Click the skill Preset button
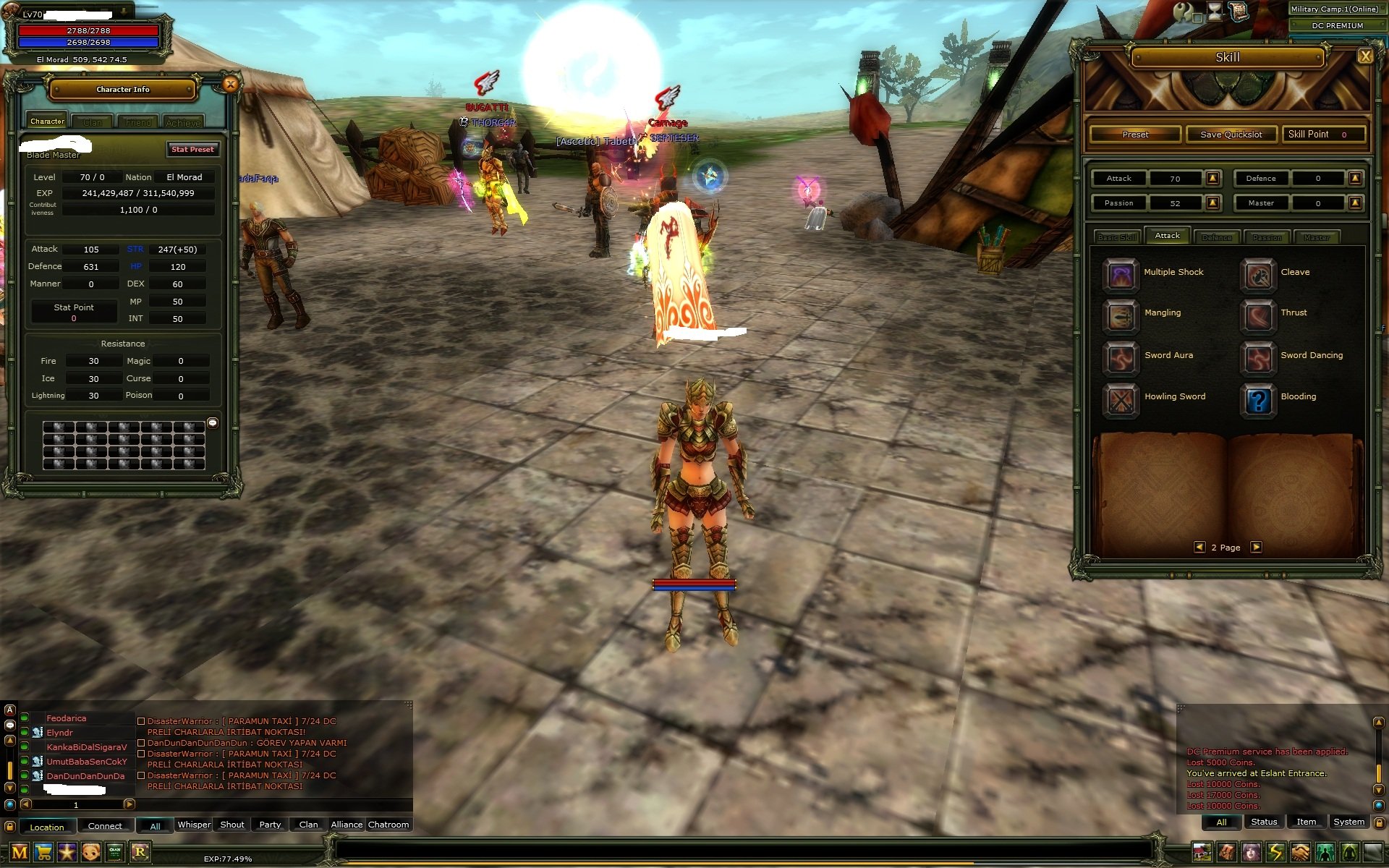 1135,135
